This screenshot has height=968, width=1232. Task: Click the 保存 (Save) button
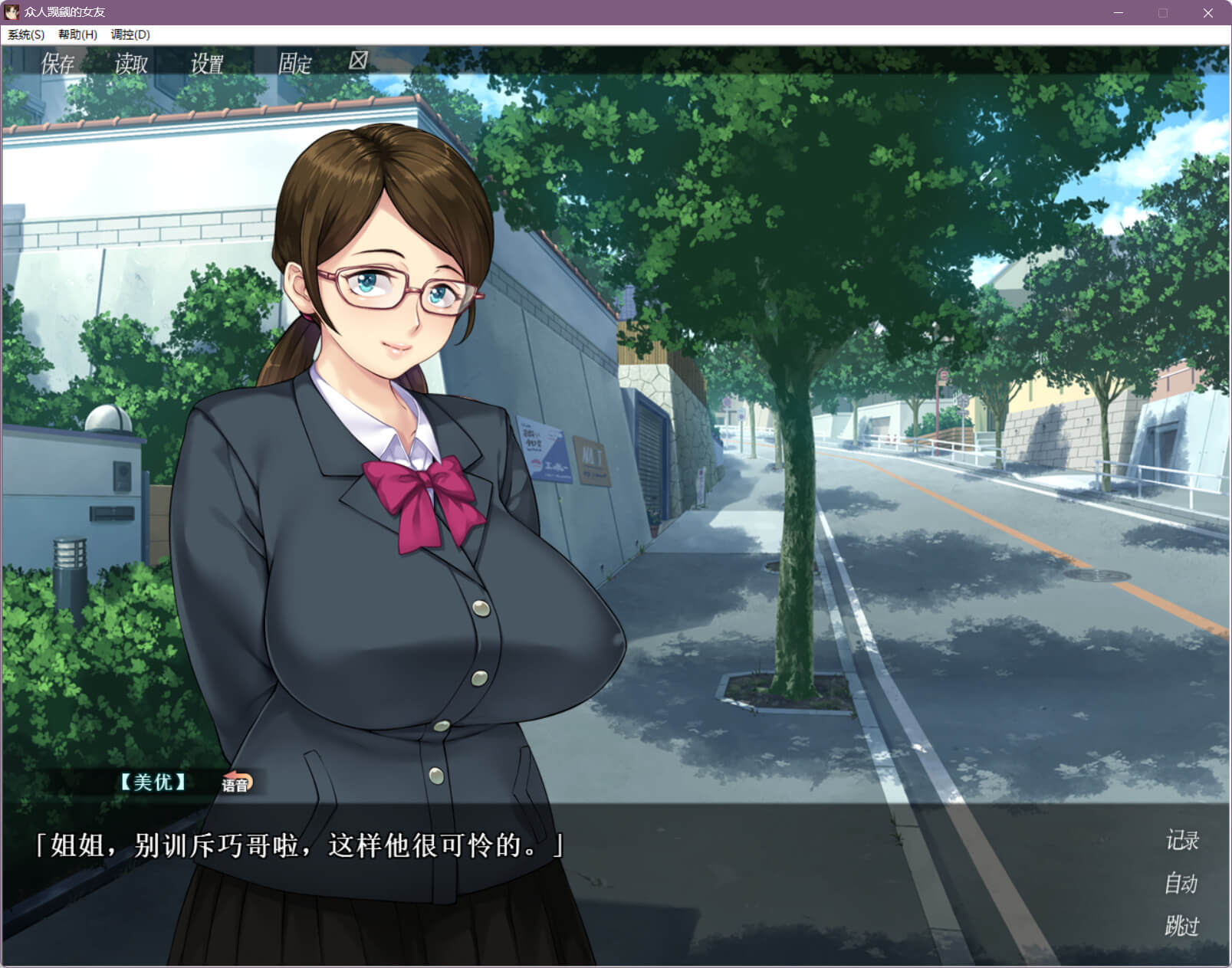pos(57,64)
